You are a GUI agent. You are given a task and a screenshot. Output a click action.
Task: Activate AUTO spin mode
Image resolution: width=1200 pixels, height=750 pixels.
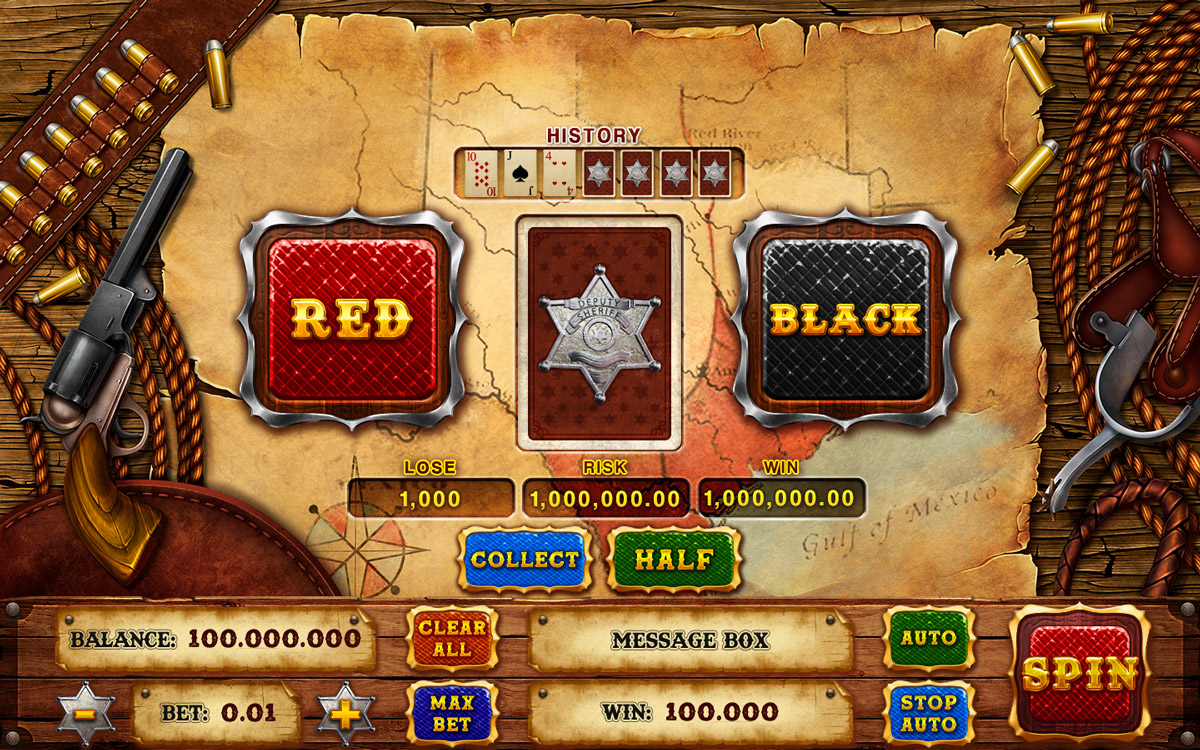pyautogui.click(x=928, y=638)
